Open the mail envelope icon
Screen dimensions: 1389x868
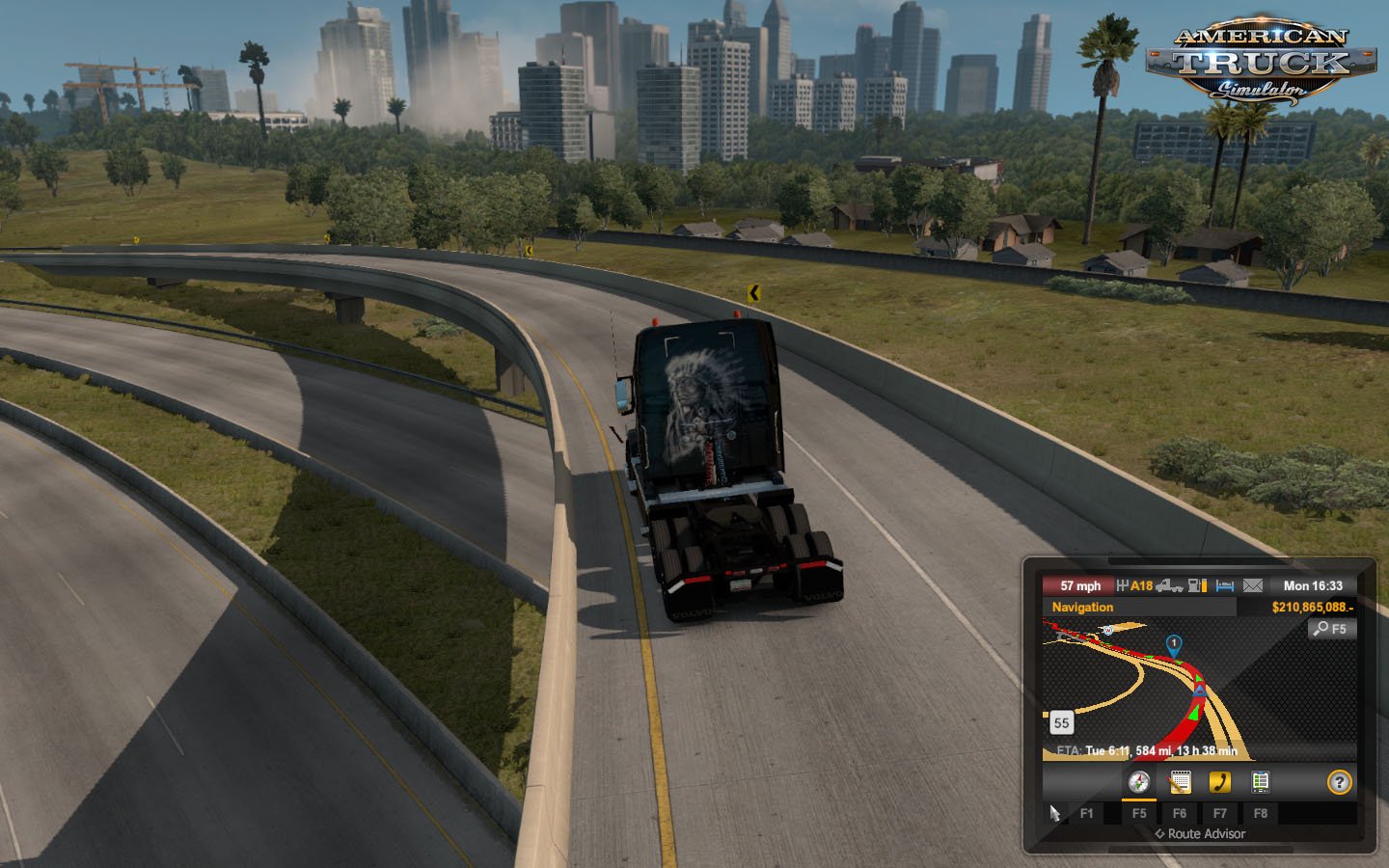click(1252, 586)
